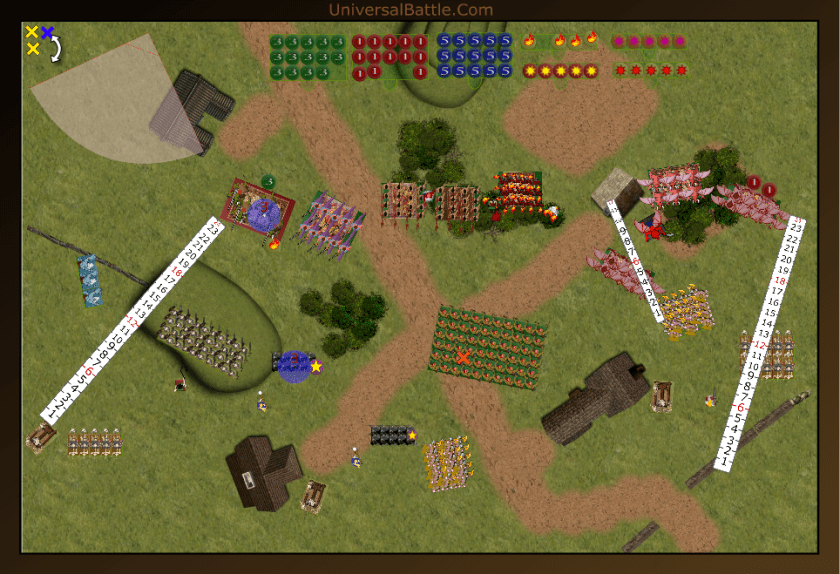Click the blue X marker
Screen dimensions: 840x574
coord(47,32)
